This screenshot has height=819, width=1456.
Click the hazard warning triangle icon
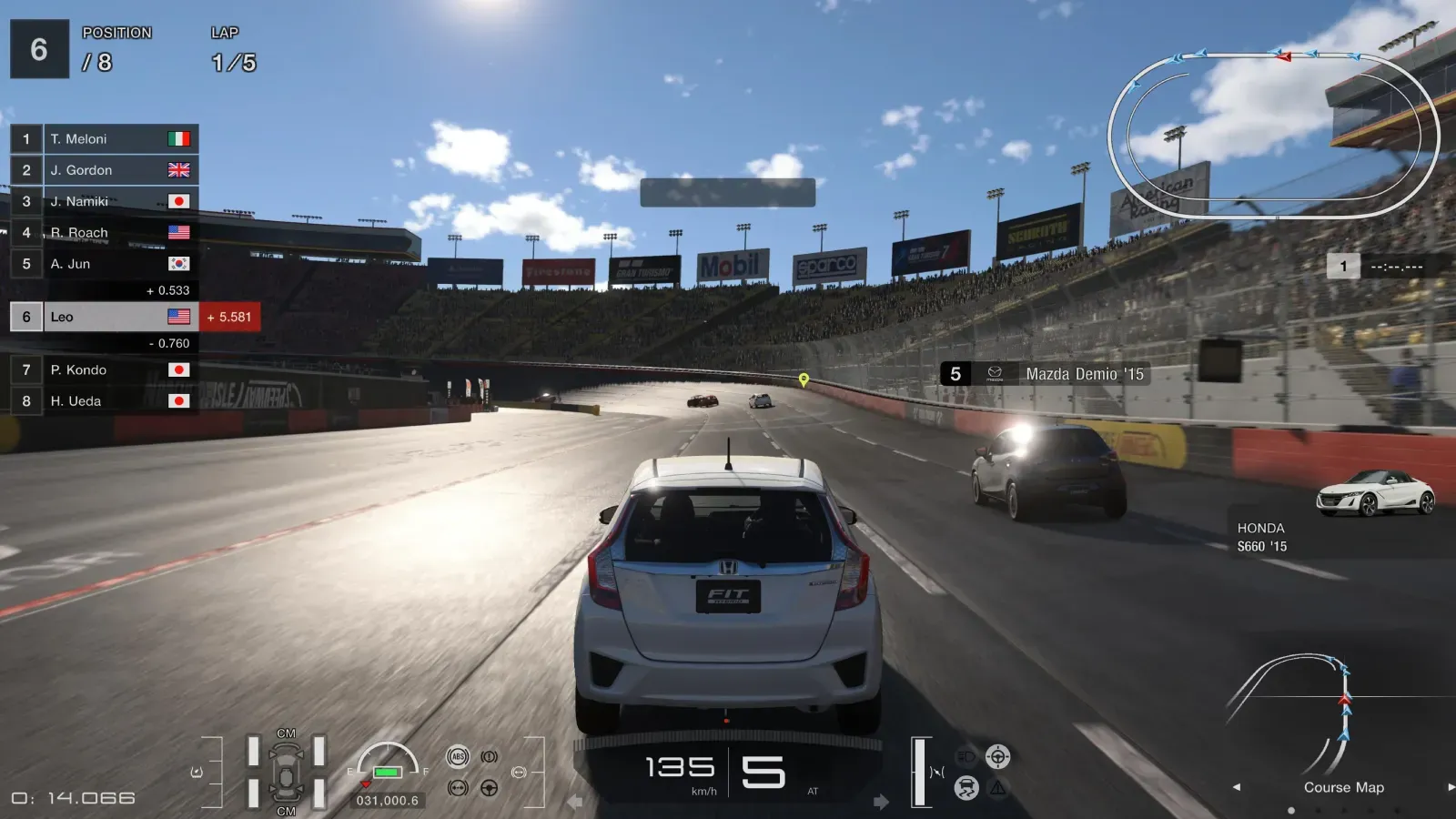pyautogui.click(x=997, y=788)
